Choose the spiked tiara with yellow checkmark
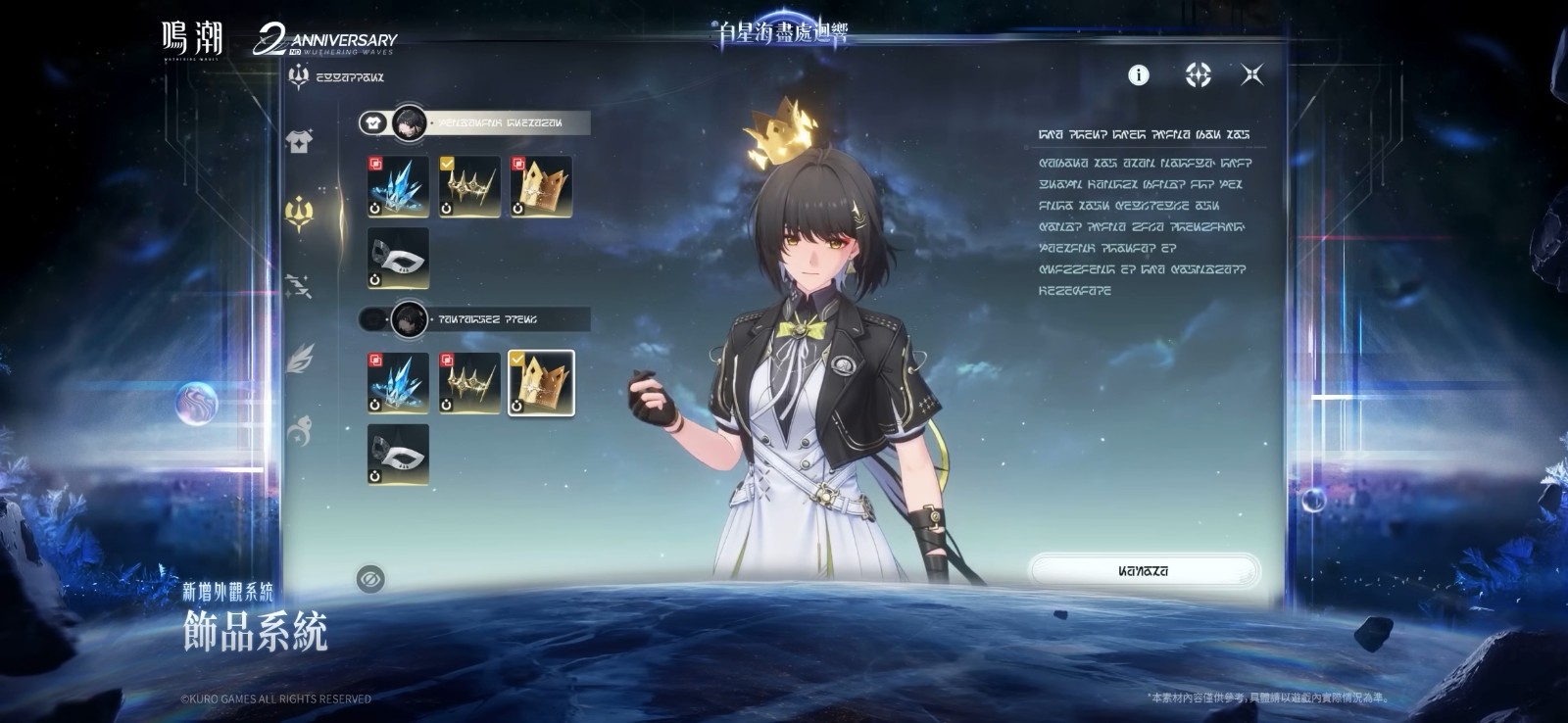This screenshot has height=723, width=1568. [x=469, y=186]
